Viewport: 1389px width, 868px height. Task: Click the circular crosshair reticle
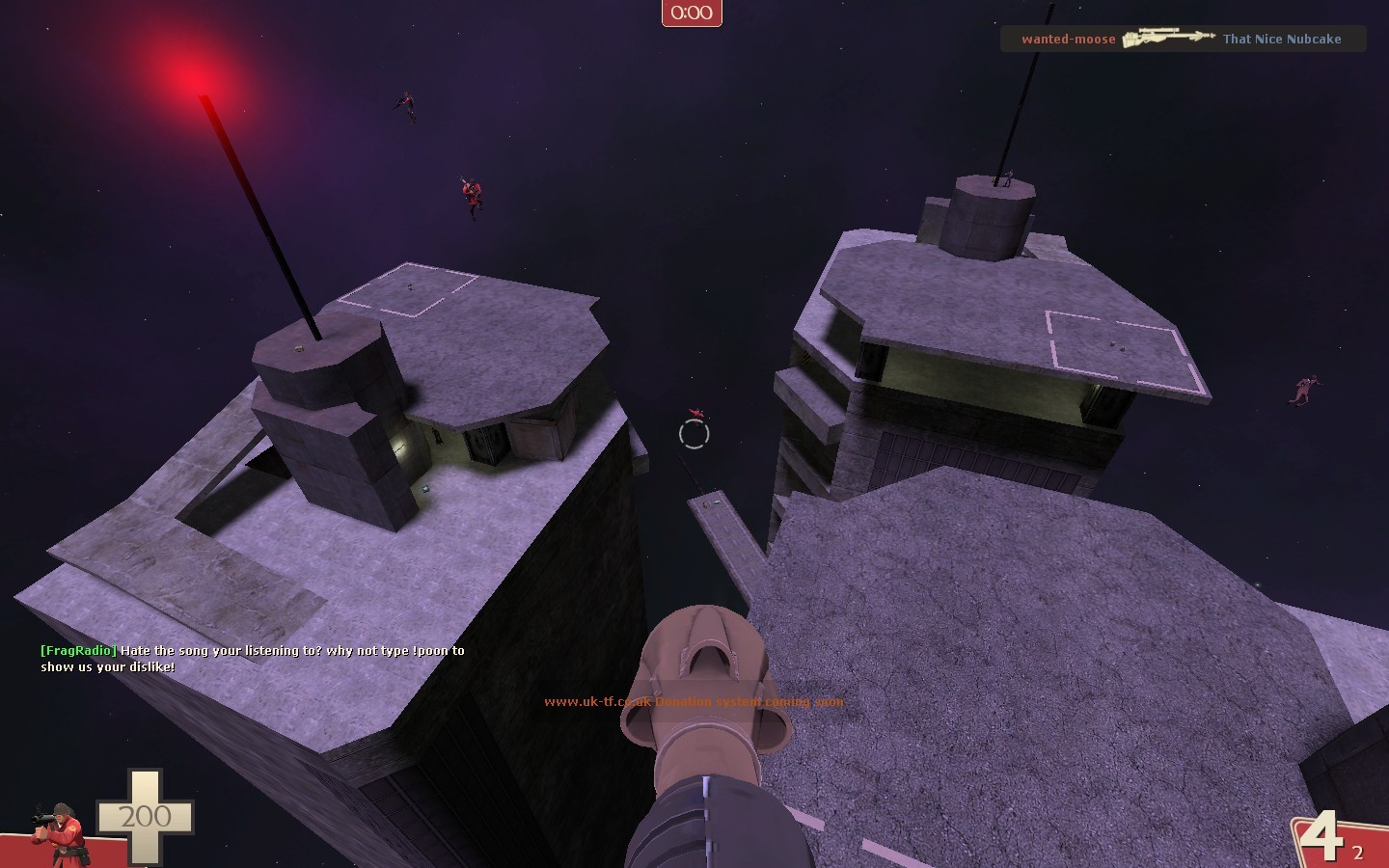694,434
